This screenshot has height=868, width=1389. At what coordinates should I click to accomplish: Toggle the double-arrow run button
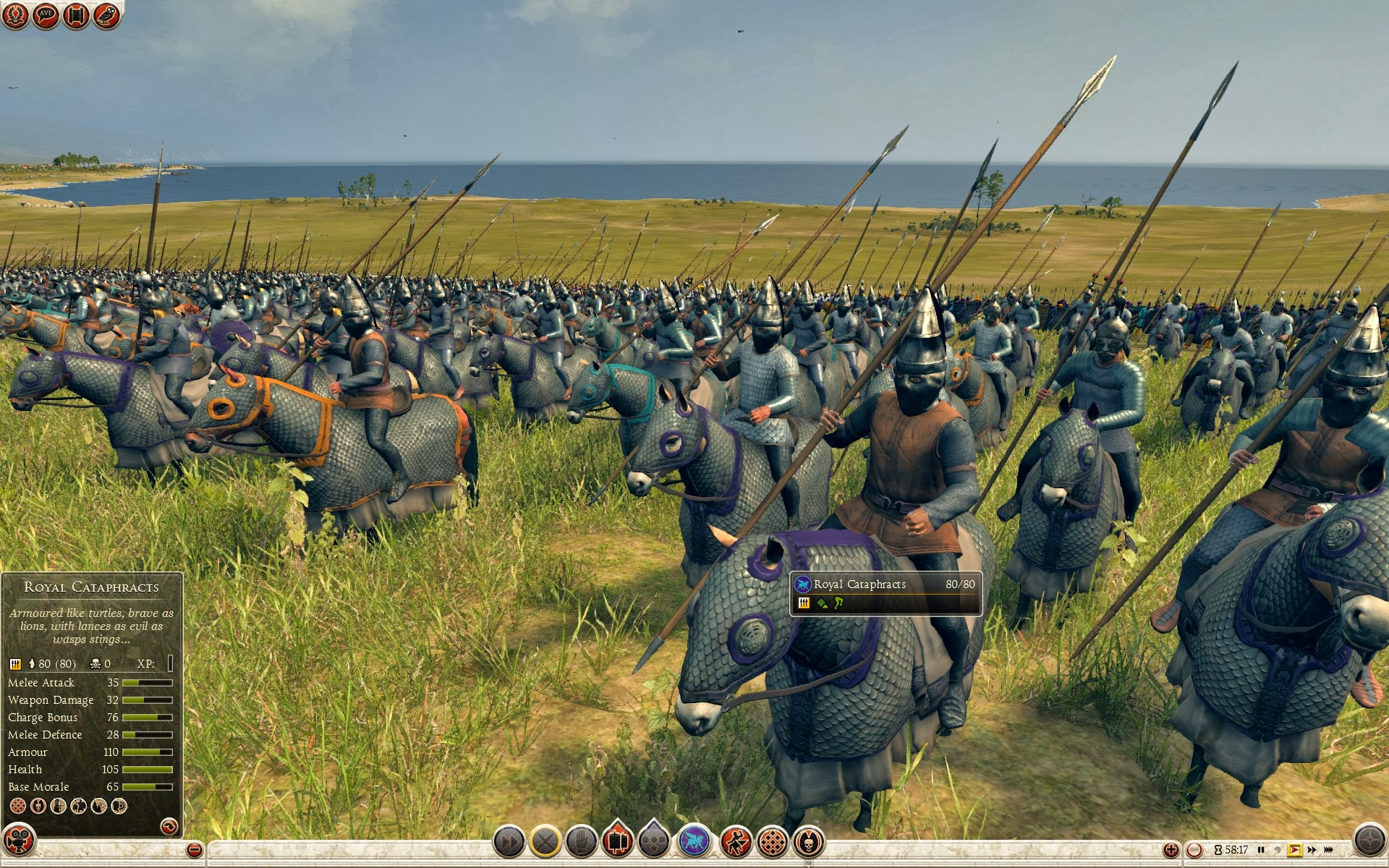pos(509,842)
